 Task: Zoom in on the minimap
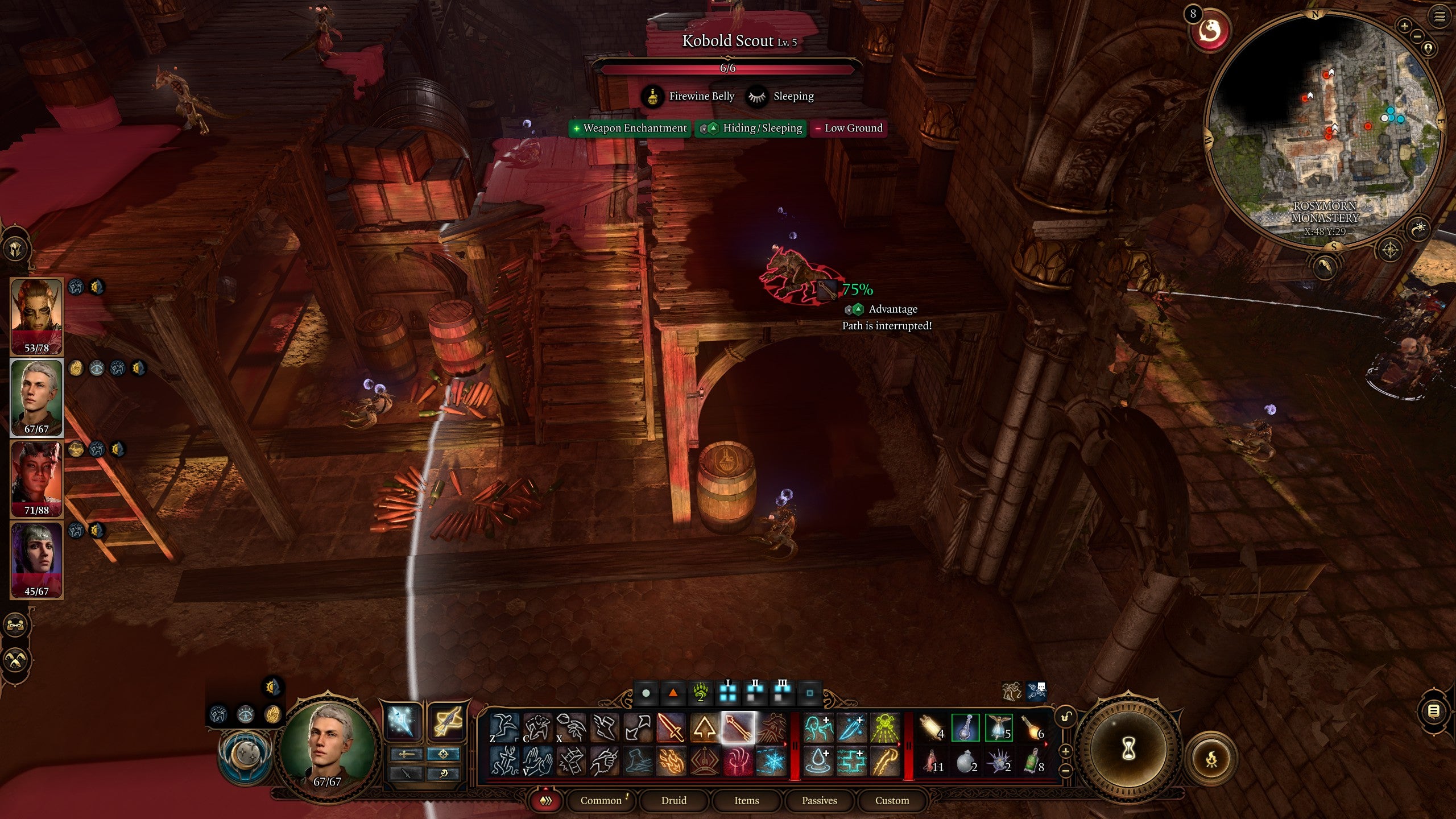(1404, 26)
